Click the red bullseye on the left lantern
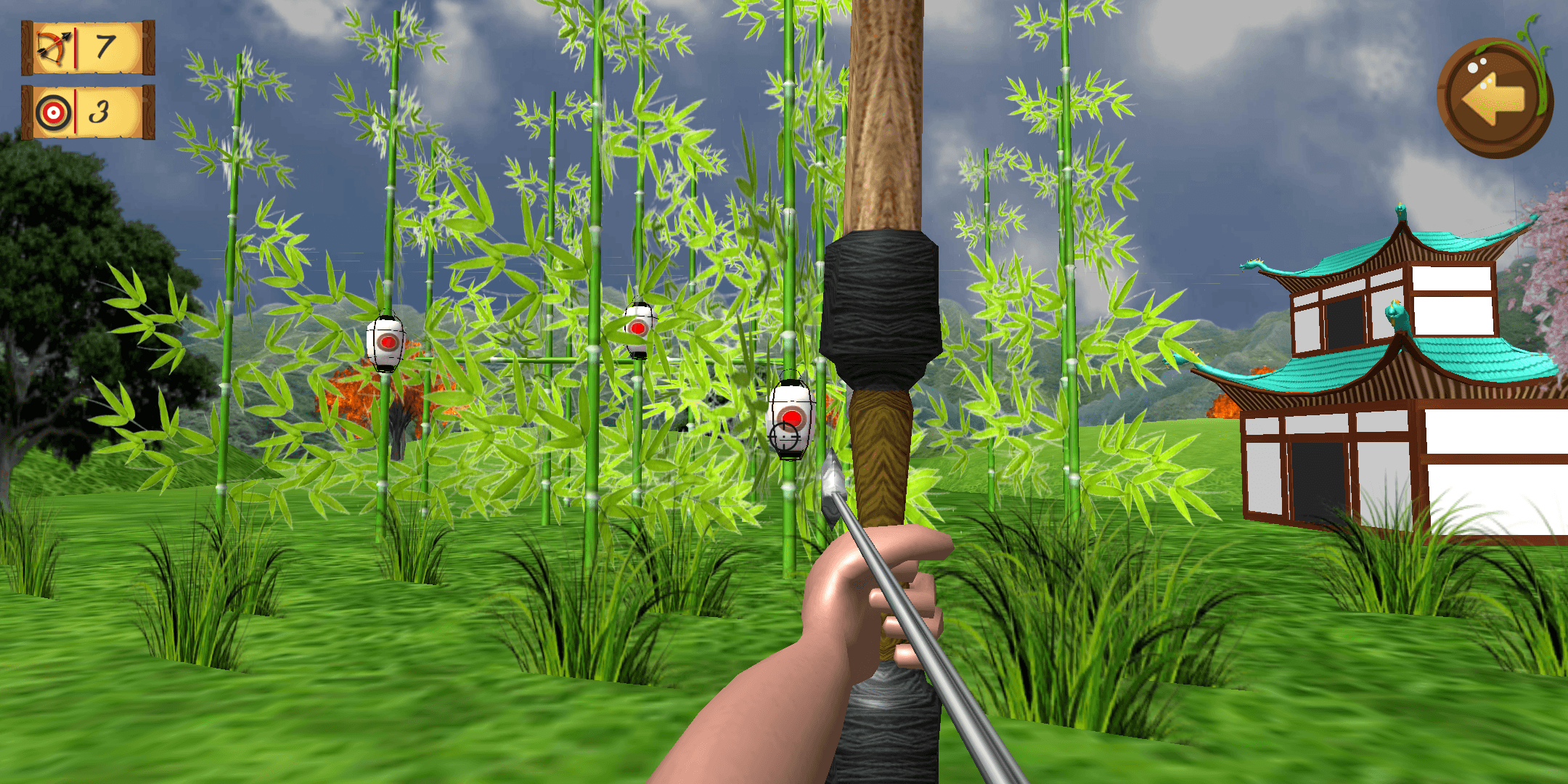Viewport: 1568px width, 784px height. pos(387,343)
